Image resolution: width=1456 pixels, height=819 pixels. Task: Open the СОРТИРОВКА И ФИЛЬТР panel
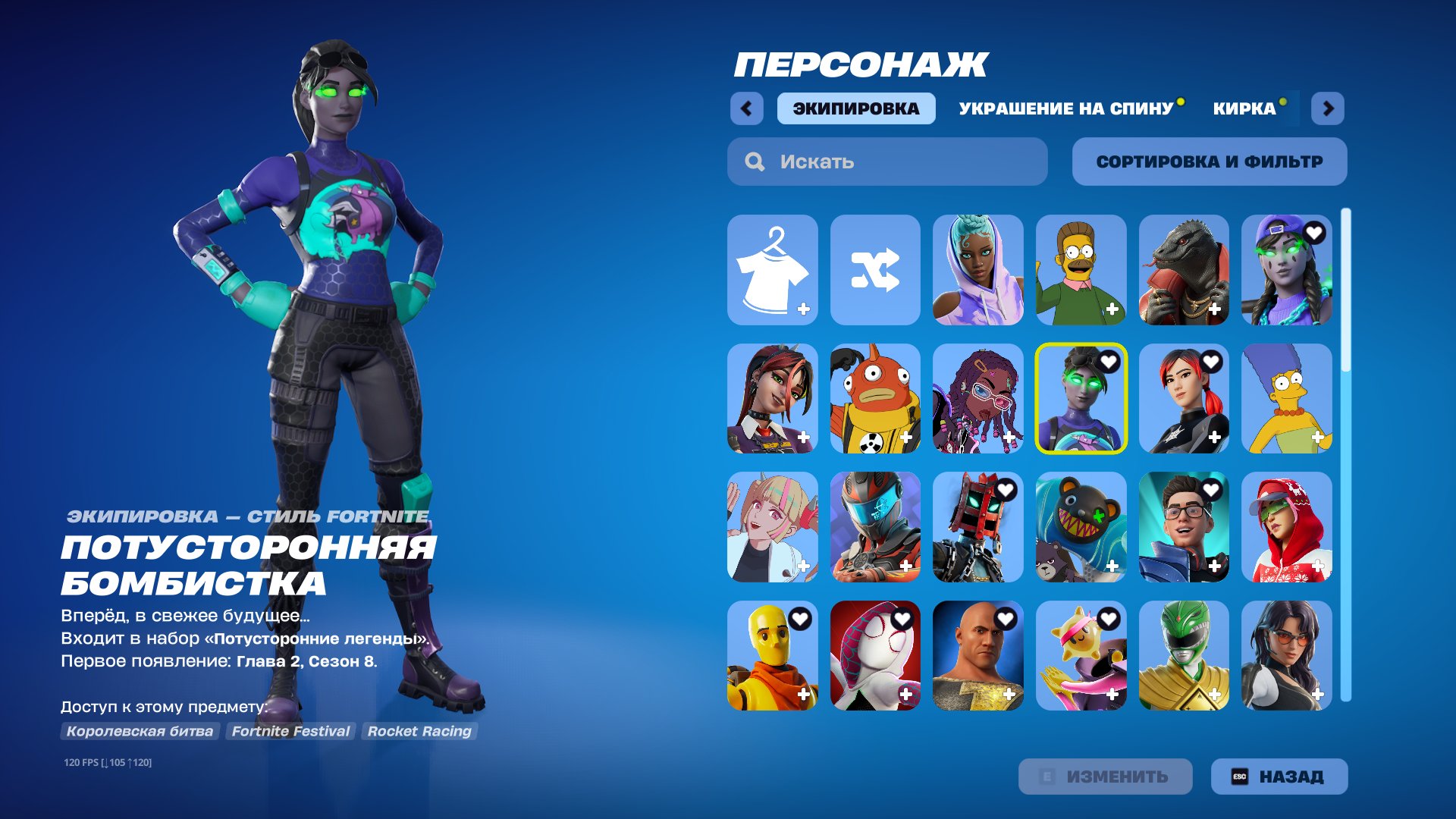(x=1209, y=161)
